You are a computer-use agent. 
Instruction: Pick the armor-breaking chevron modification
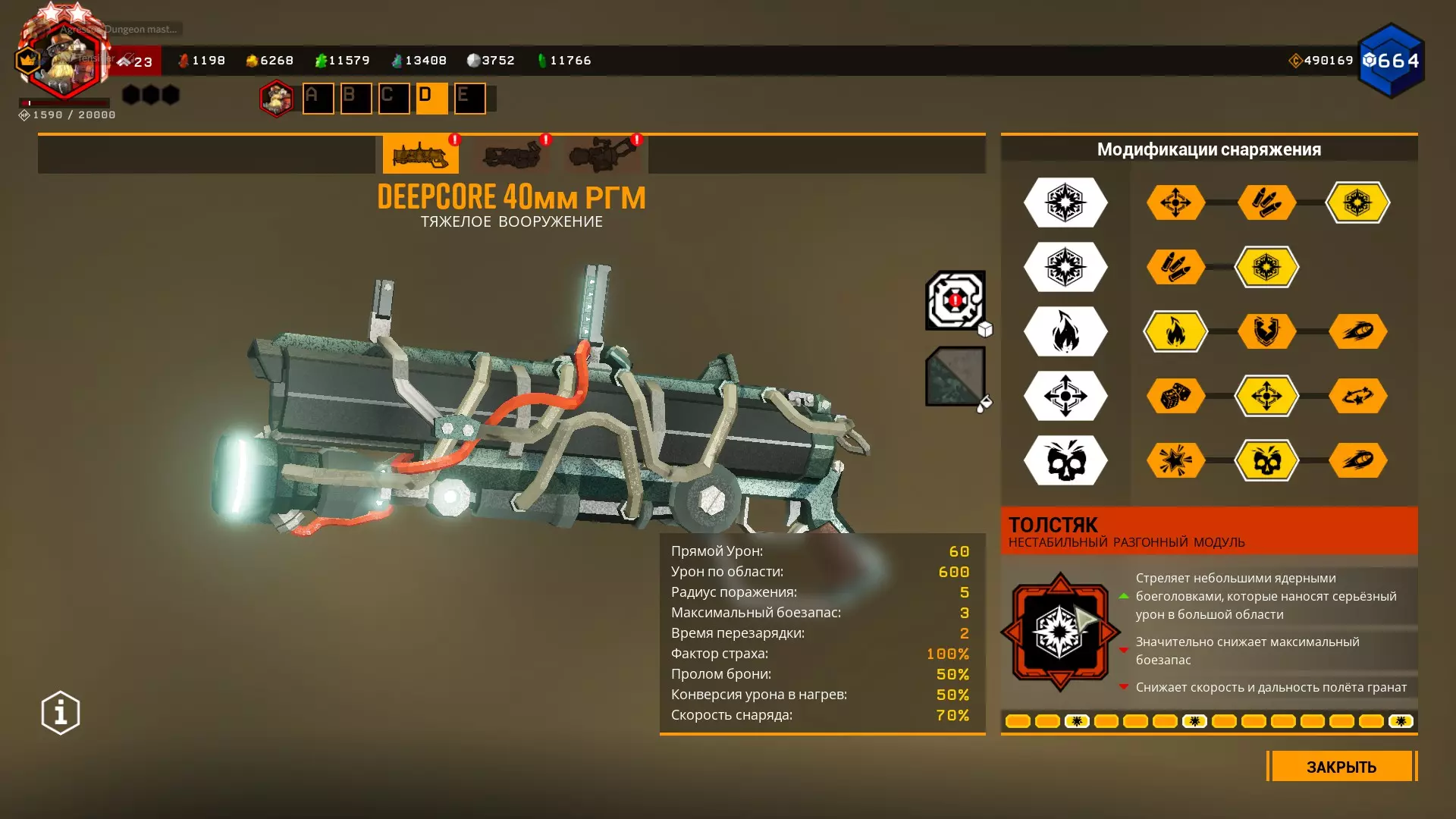1266,331
